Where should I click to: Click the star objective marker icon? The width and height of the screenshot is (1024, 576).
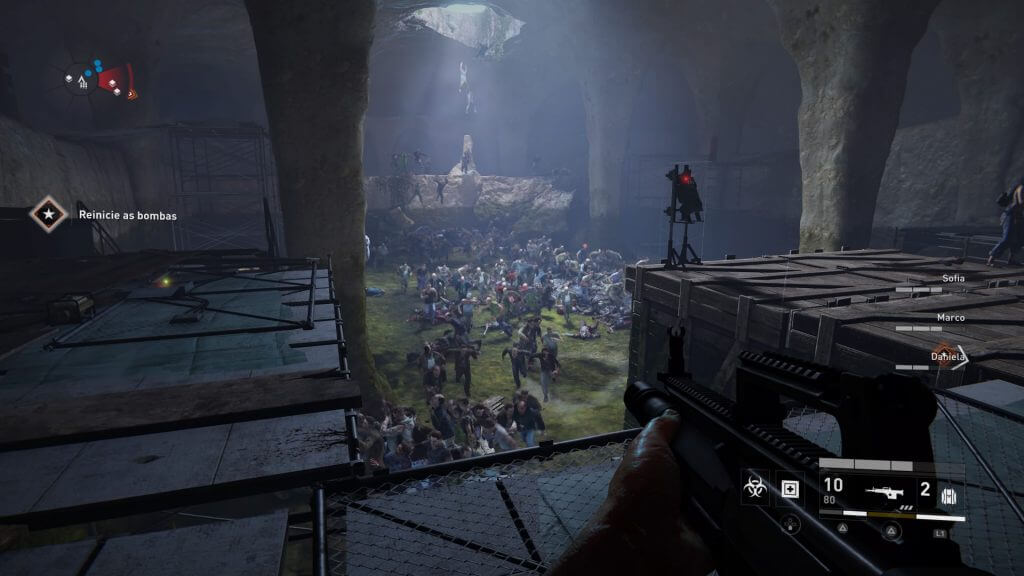click(x=46, y=214)
